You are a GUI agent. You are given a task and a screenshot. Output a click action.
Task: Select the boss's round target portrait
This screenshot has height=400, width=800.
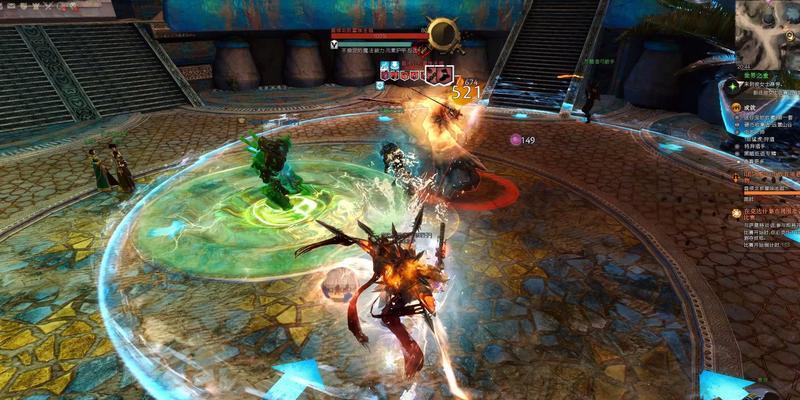(440, 34)
